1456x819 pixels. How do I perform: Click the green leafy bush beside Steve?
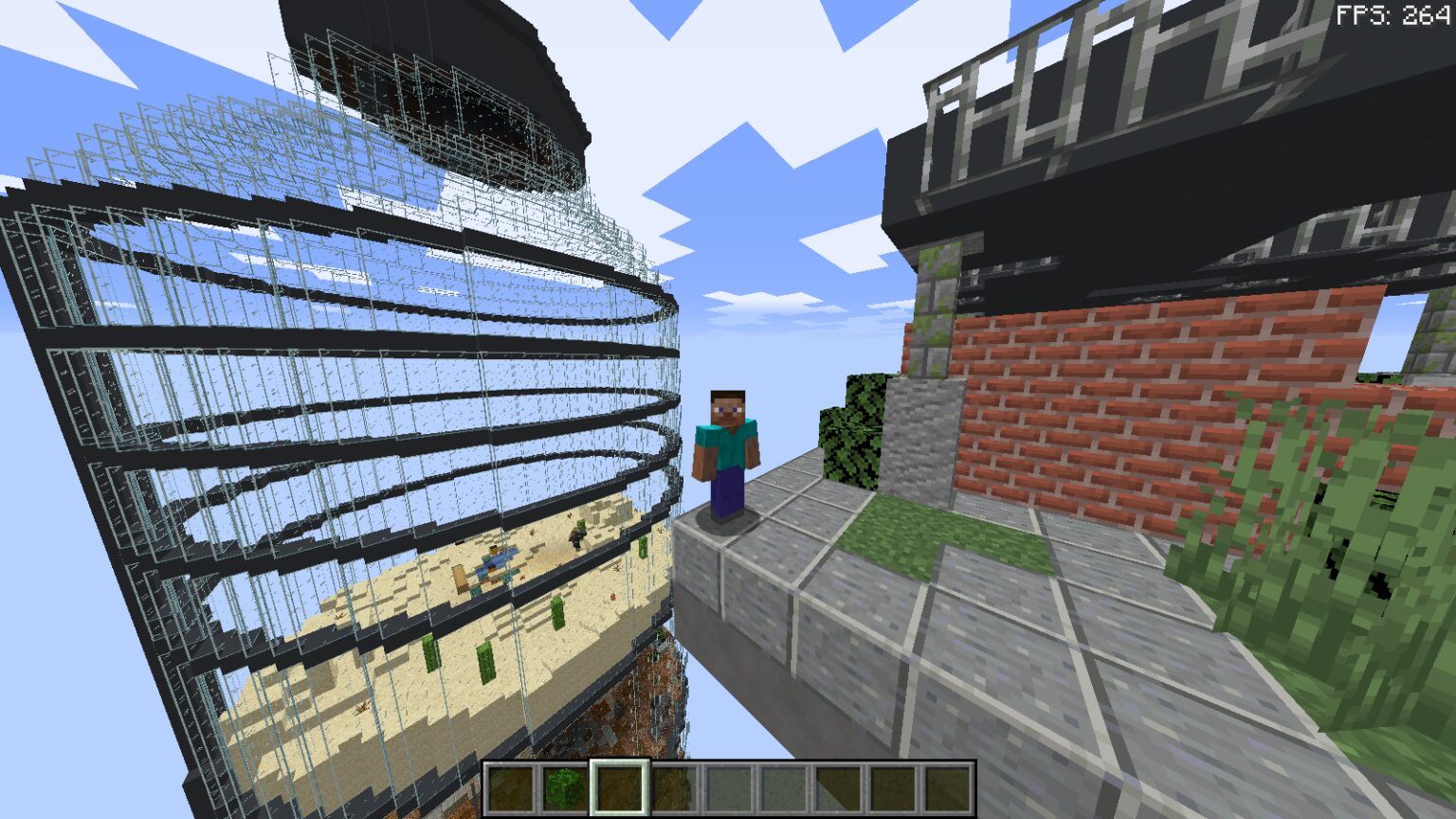(853, 436)
